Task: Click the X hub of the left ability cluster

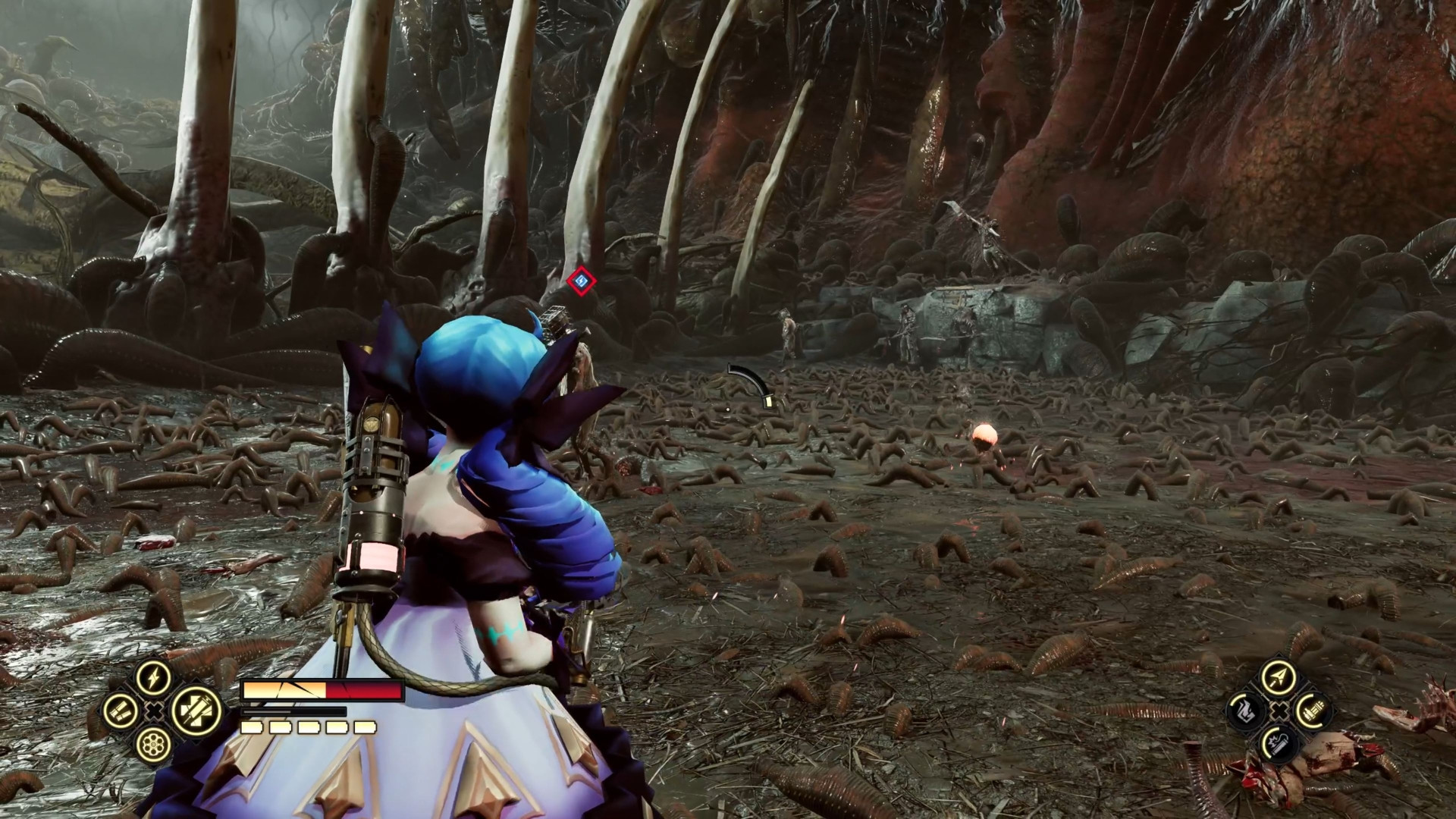Action: (x=153, y=710)
